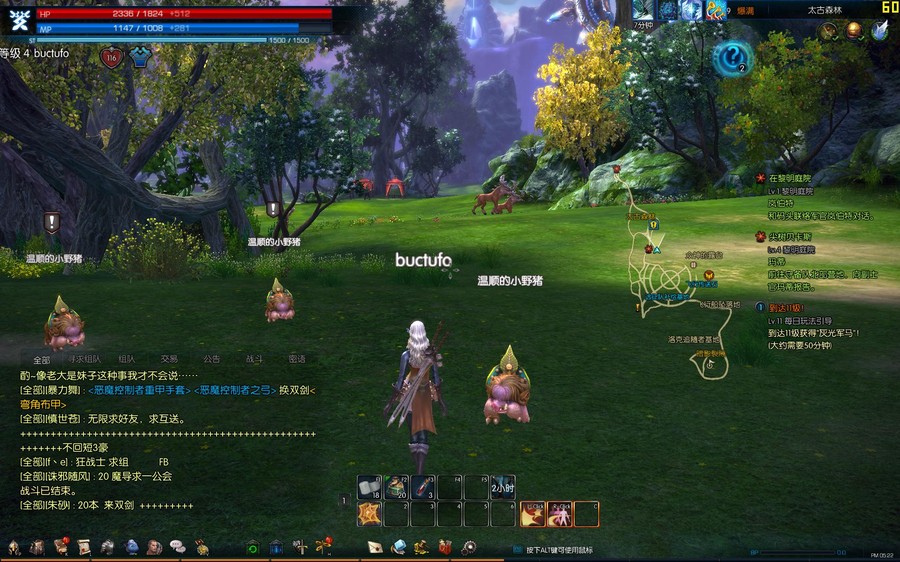Viewport: 900px width, 562px height.
Task: Open the 战斗 chat tab
Action: click(x=253, y=359)
